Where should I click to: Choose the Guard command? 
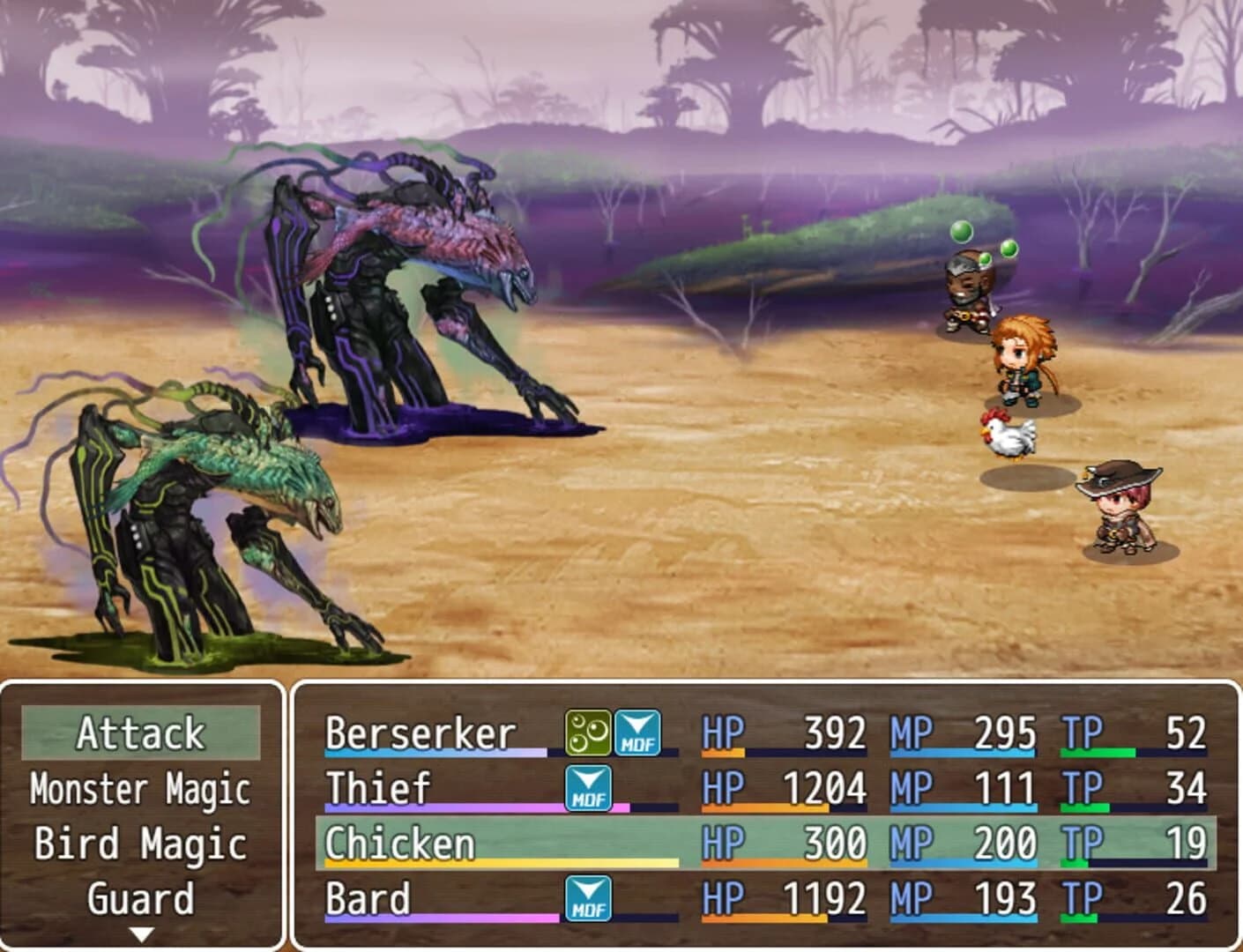tap(141, 898)
